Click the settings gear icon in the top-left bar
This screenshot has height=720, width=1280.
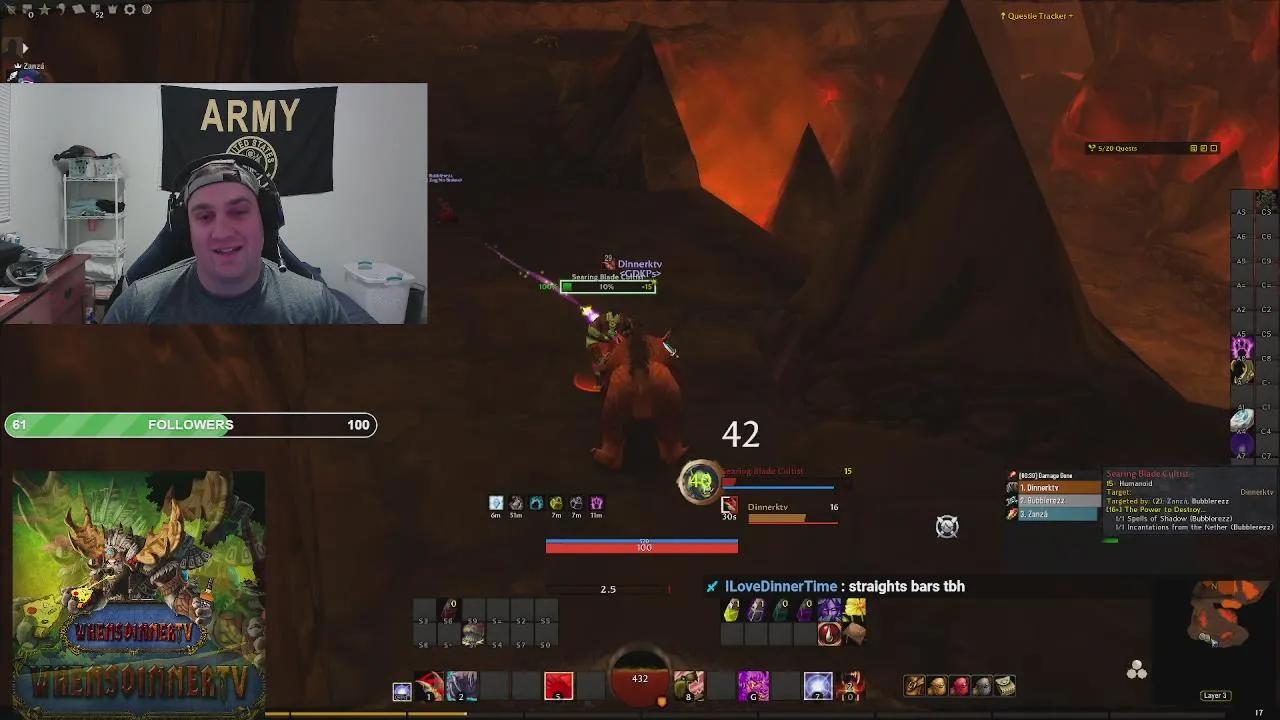(130, 9)
